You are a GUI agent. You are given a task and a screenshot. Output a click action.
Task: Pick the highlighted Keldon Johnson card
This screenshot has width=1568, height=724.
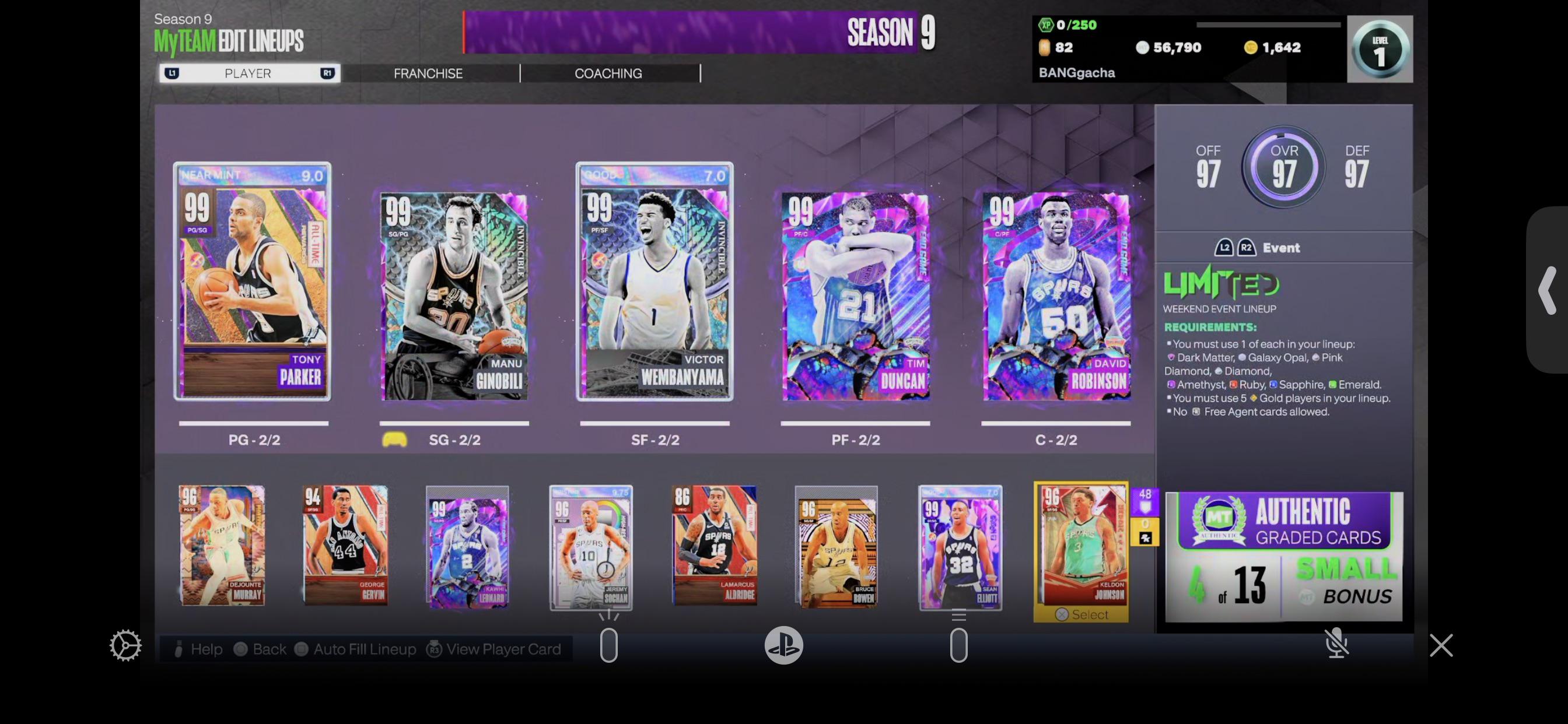[1081, 546]
